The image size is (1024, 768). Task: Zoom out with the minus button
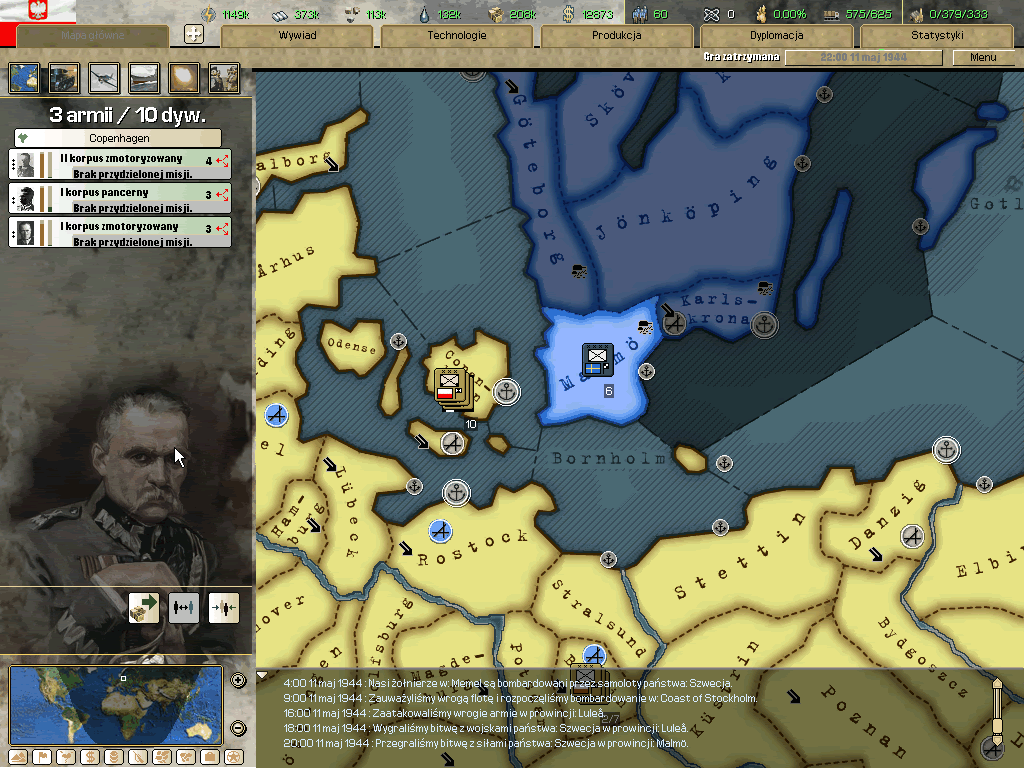pyautogui.click(x=238, y=728)
